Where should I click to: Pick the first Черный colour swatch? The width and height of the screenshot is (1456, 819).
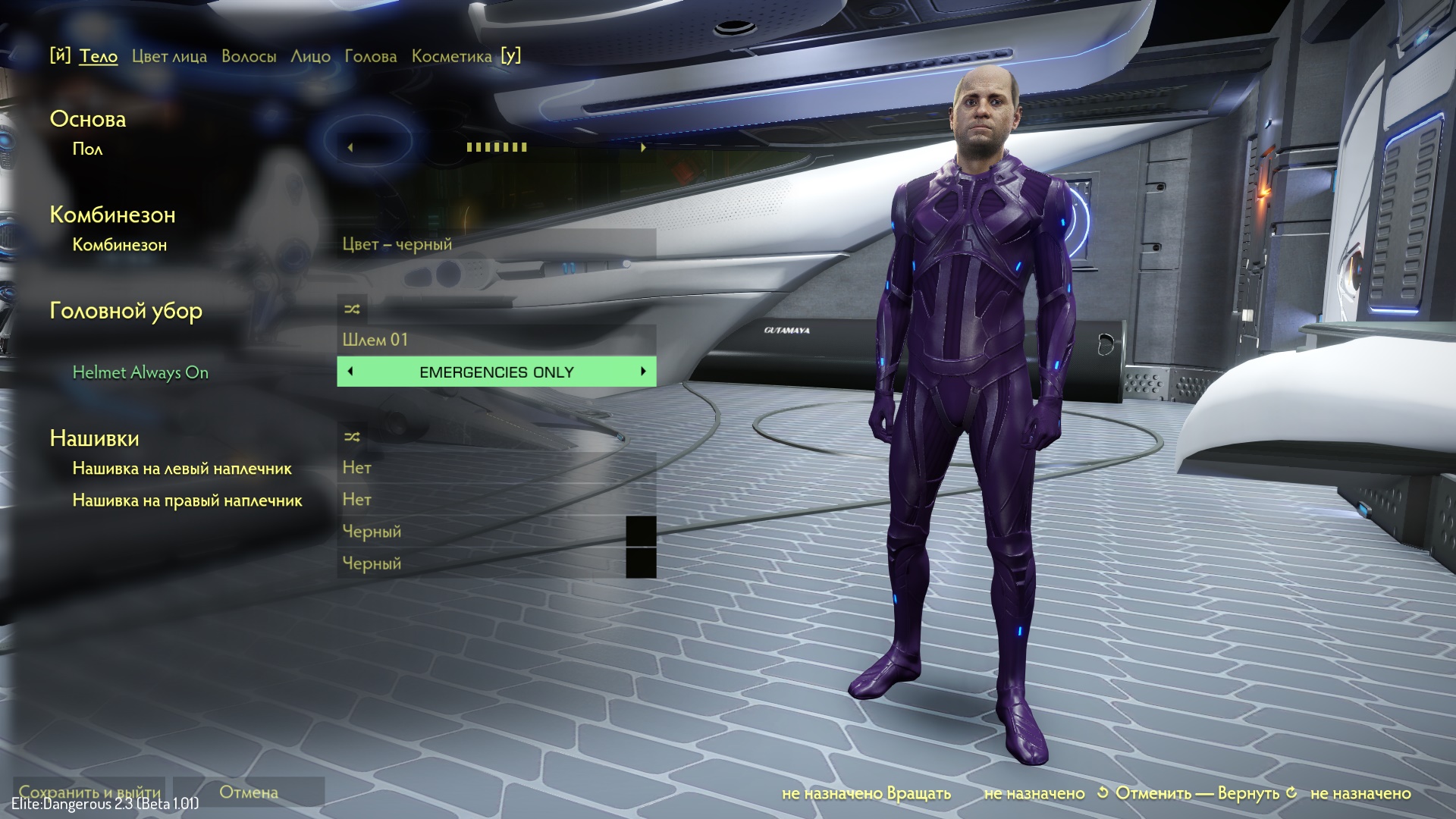[x=641, y=532]
